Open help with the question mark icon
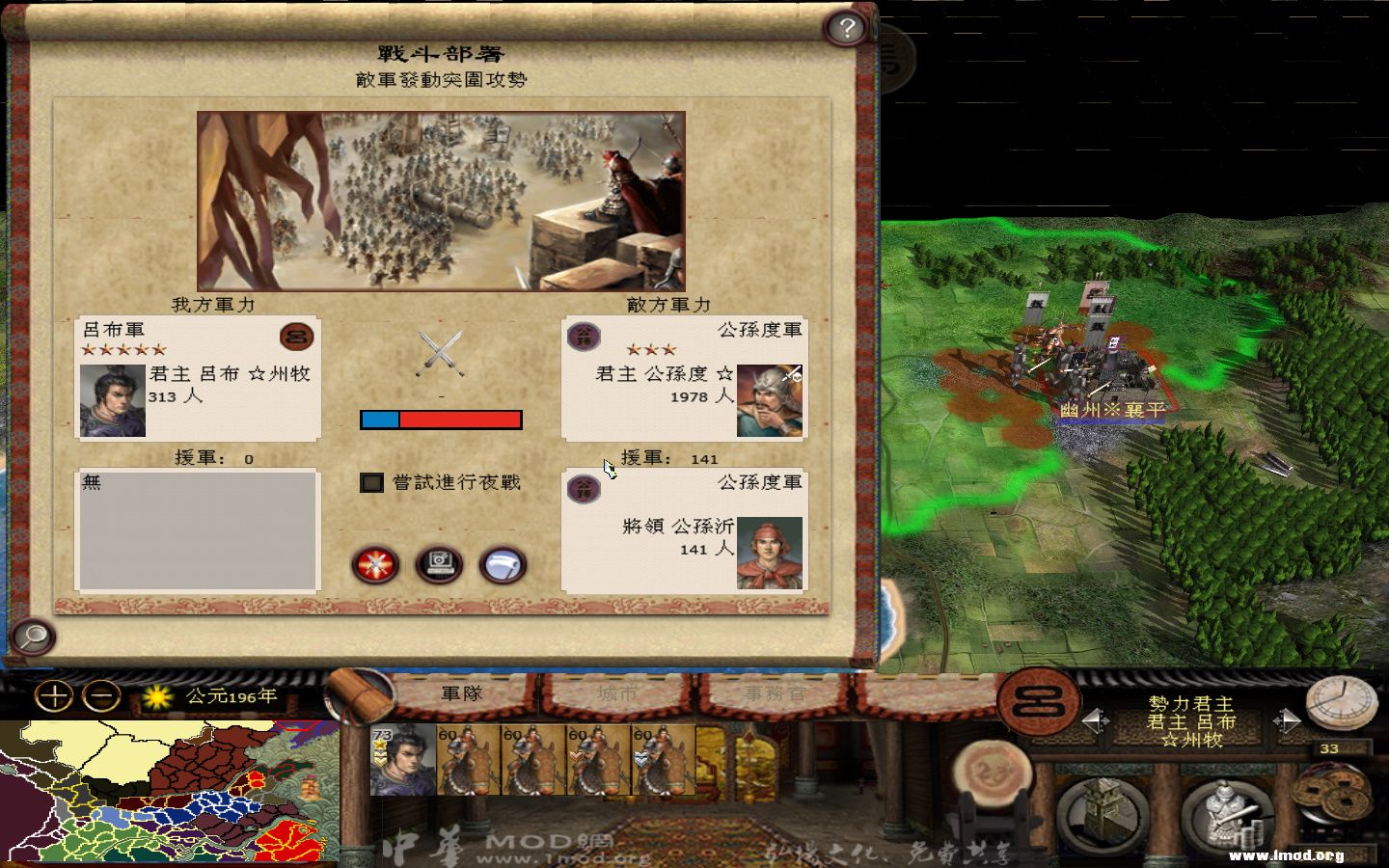The width and height of the screenshot is (1389, 868). coord(848,27)
